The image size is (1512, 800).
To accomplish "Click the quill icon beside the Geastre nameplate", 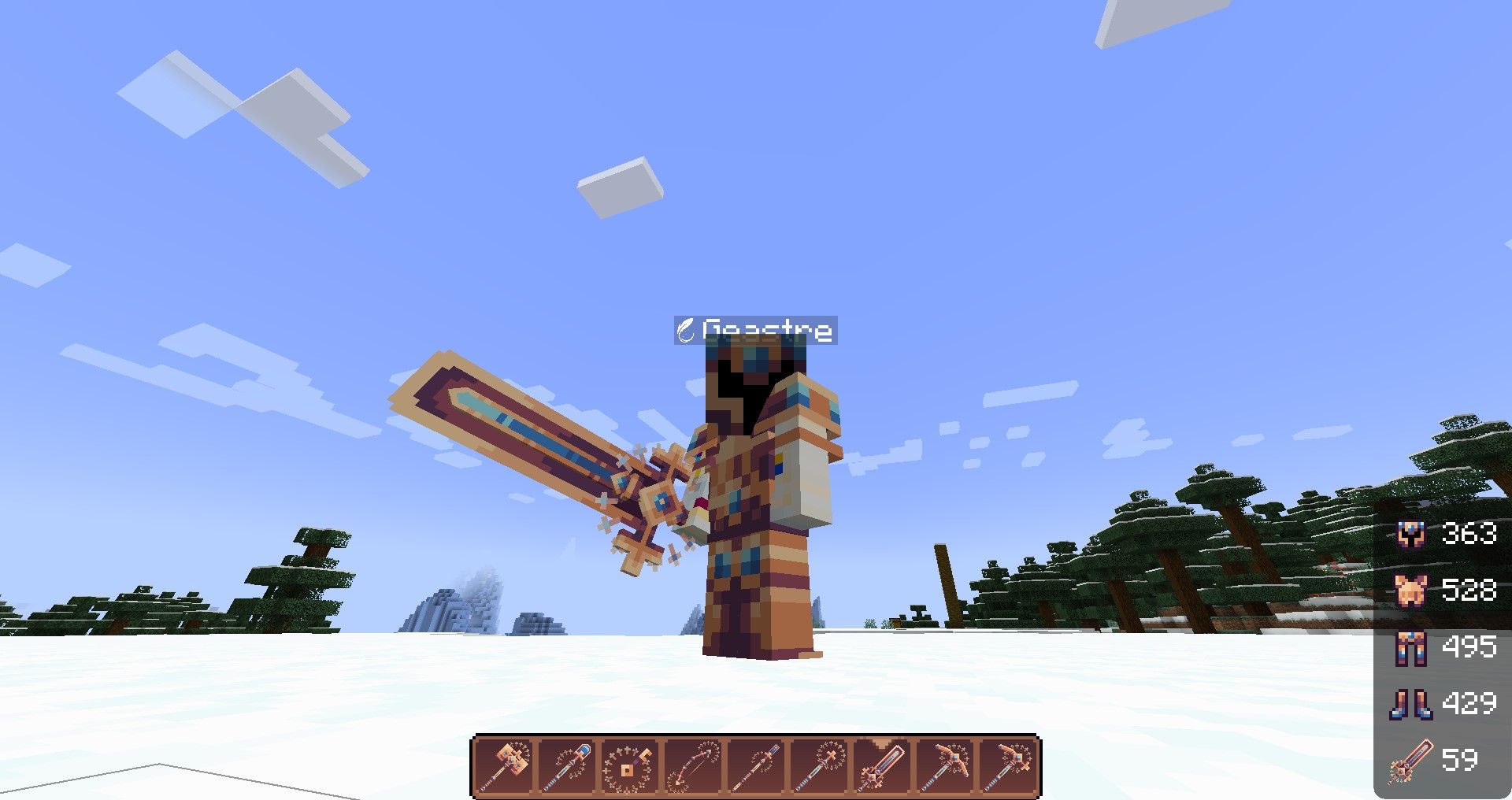I will (x=686, y=331).
